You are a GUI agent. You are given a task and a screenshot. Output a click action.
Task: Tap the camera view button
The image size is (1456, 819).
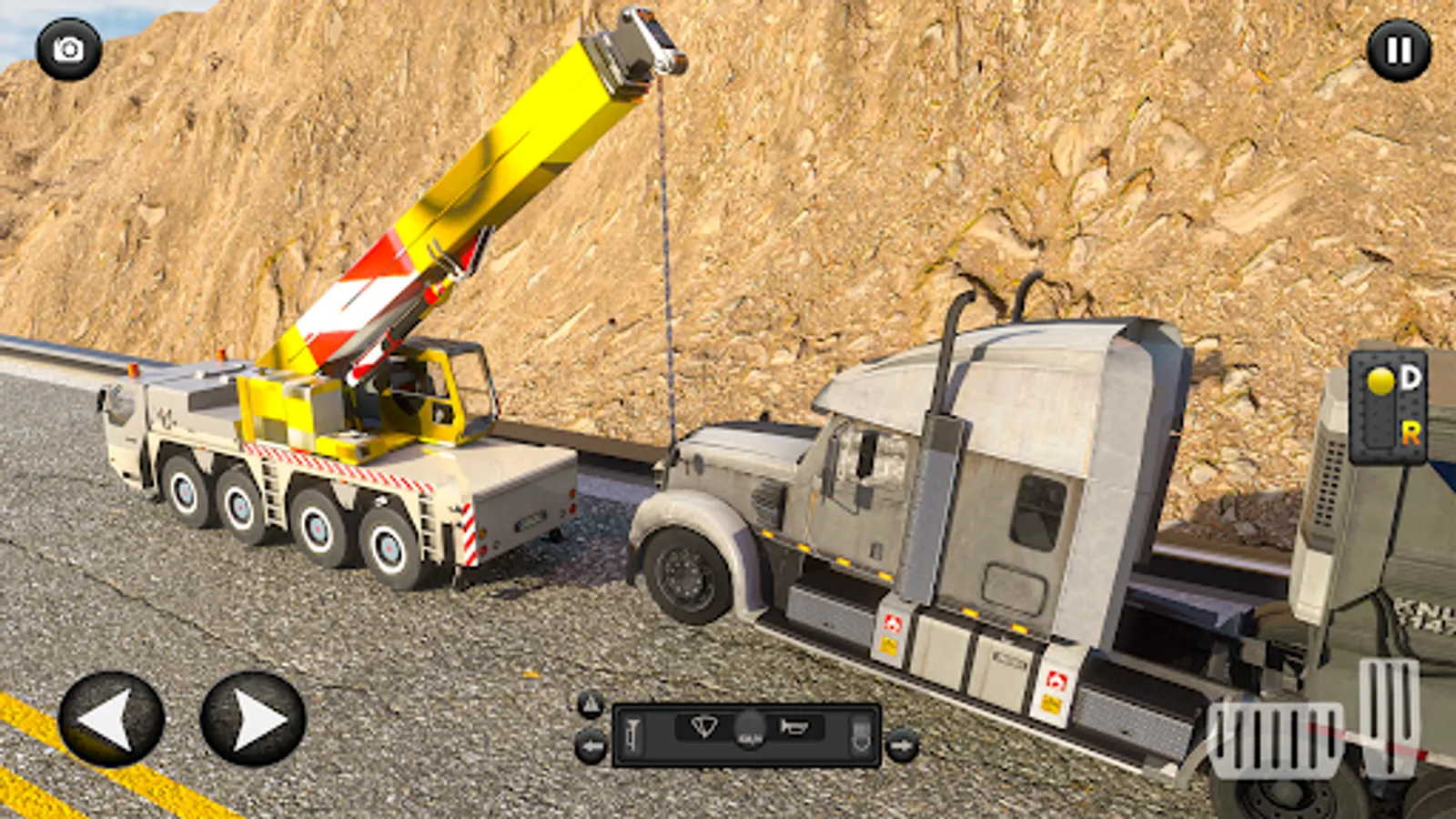point(68,49)
